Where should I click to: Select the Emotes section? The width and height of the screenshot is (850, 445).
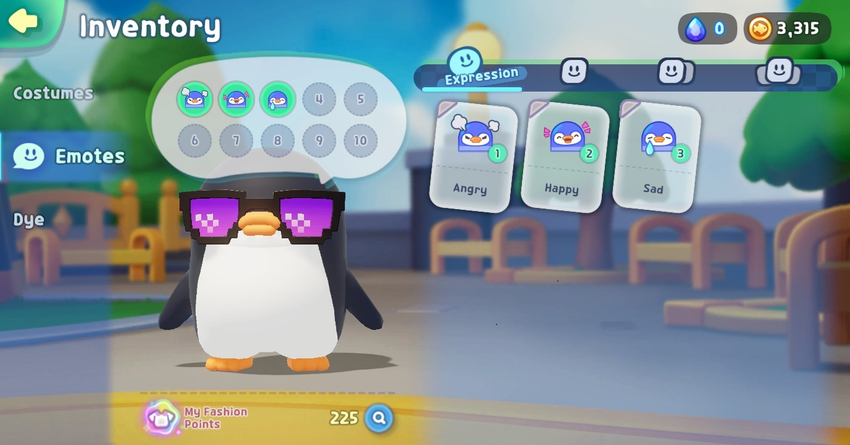tap(70, 156)
